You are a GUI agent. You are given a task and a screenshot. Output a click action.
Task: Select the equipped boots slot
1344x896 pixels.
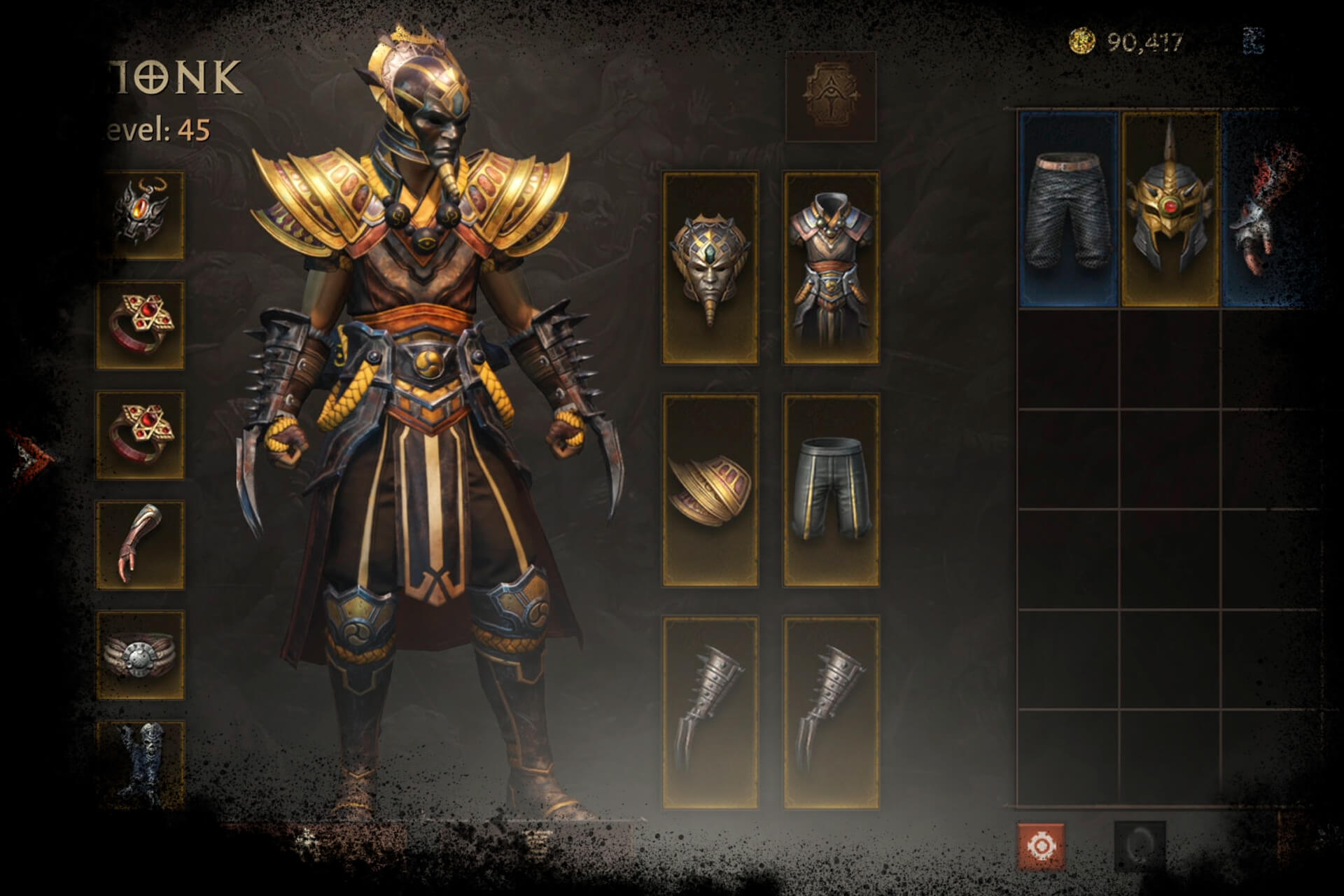coord(141,763)
